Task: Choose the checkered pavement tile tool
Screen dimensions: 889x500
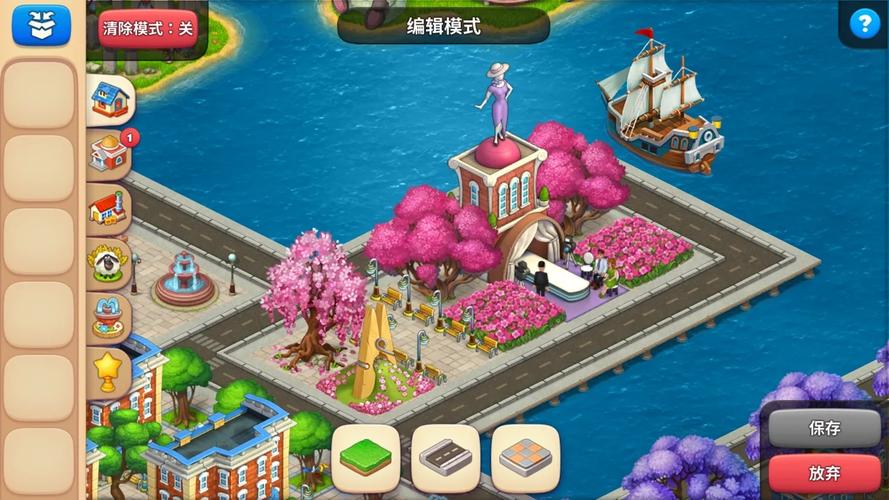Action: click(x=525, y=458)
